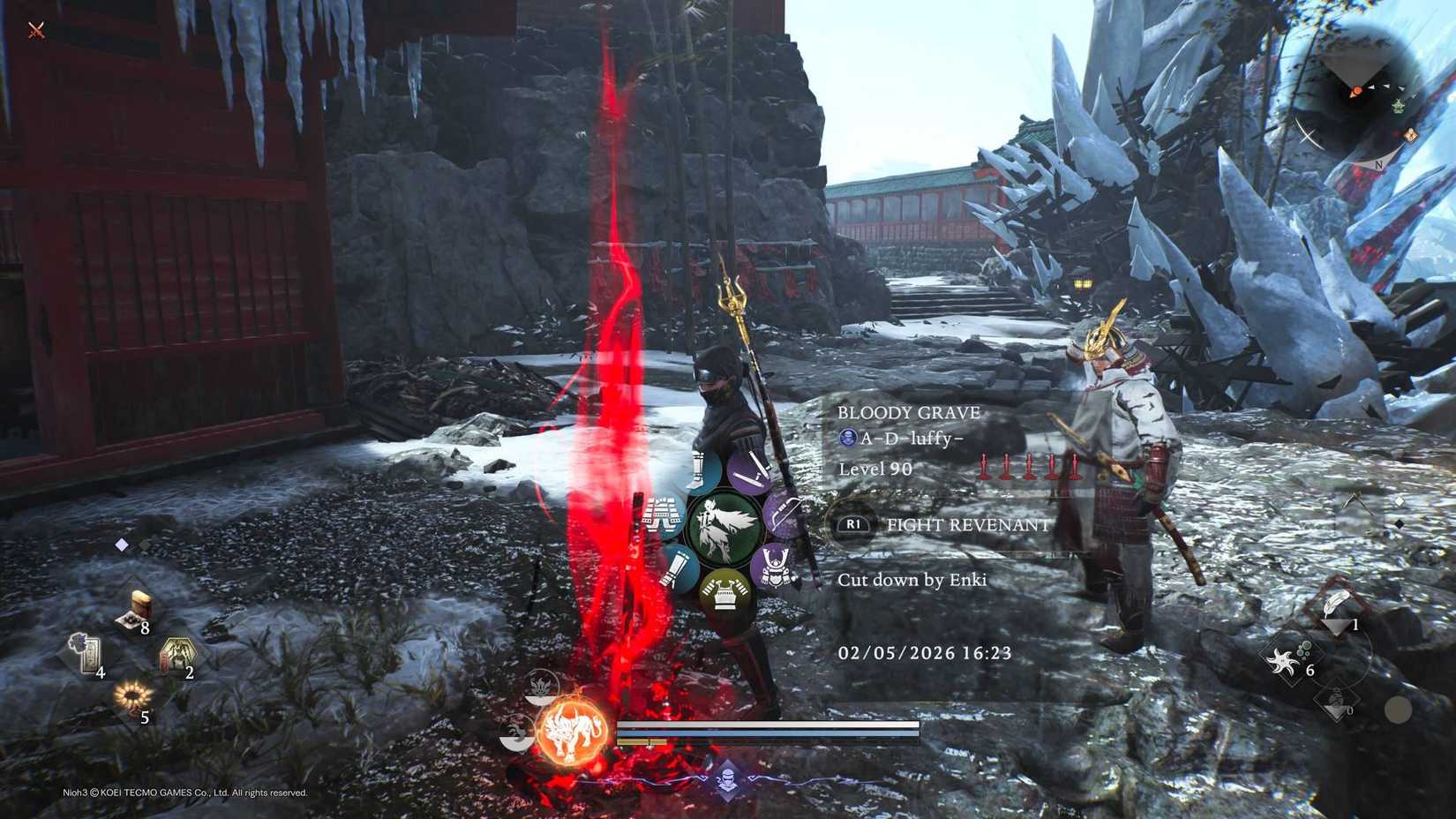Click the BLOODY GRAVE title text
The width and height of the screenshot is (1456, 819).
[910, 412]
